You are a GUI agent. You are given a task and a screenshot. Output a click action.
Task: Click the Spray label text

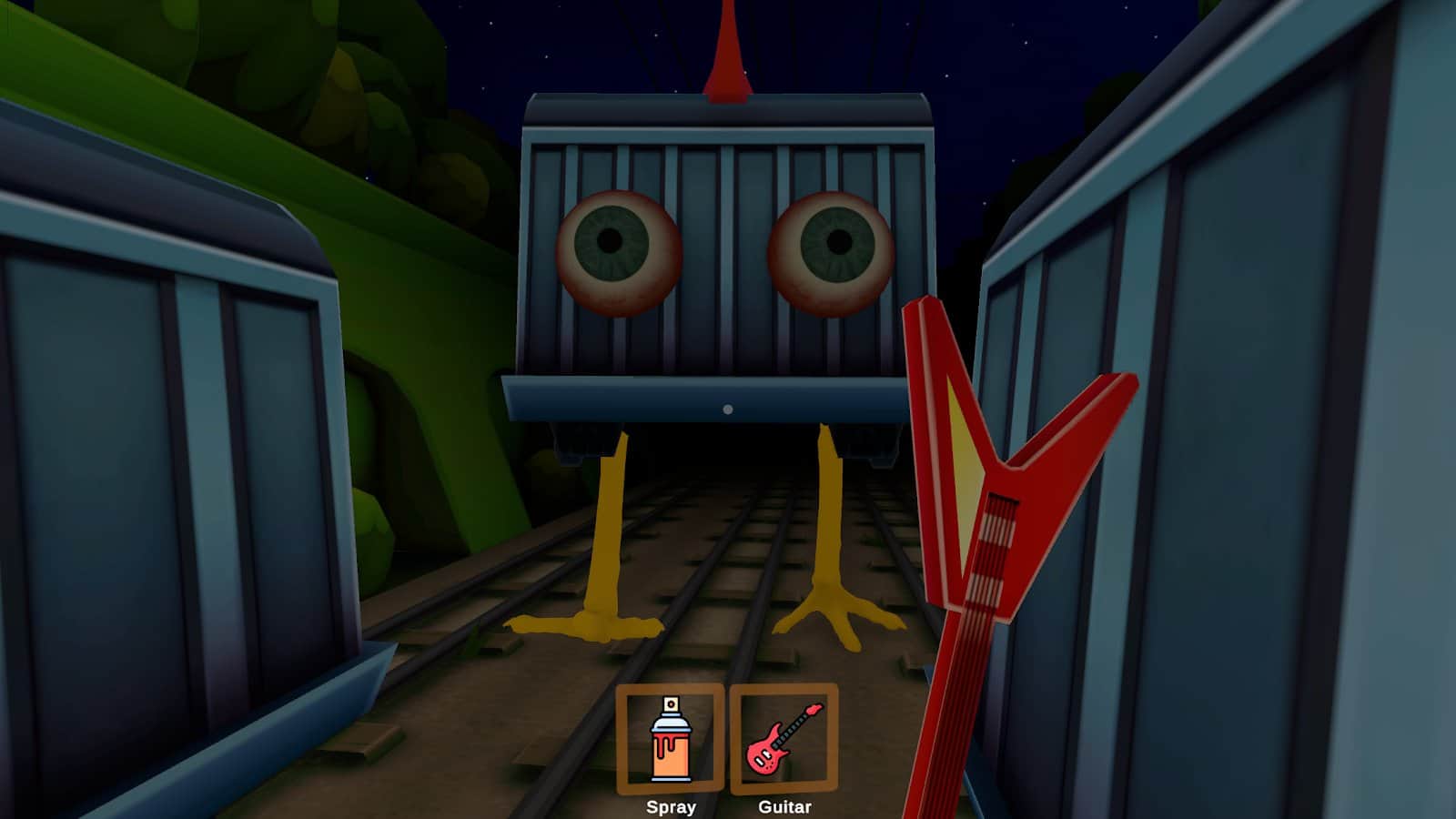tap(671, 806)
